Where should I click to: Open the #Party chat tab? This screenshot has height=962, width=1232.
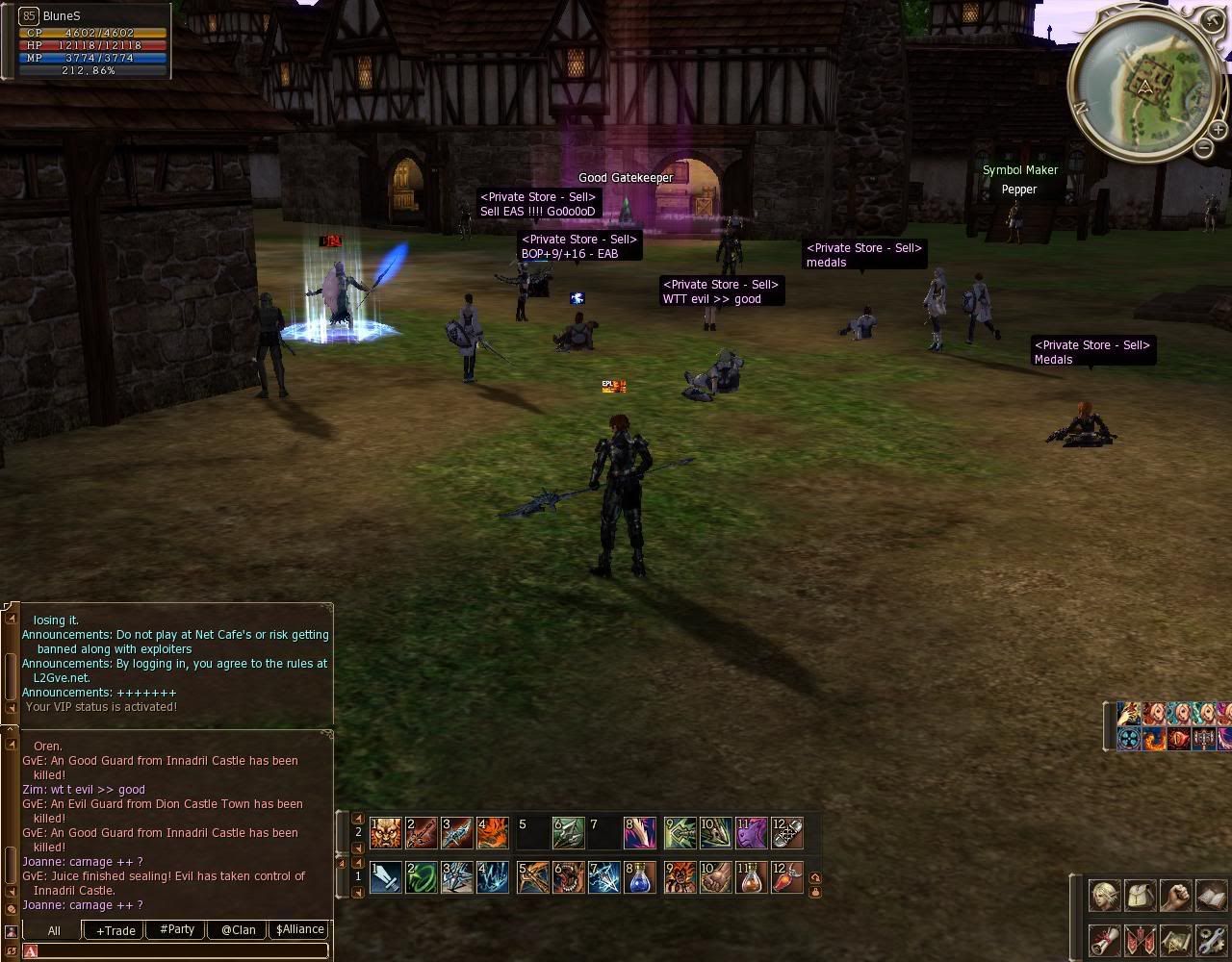(x=177, y=930)
